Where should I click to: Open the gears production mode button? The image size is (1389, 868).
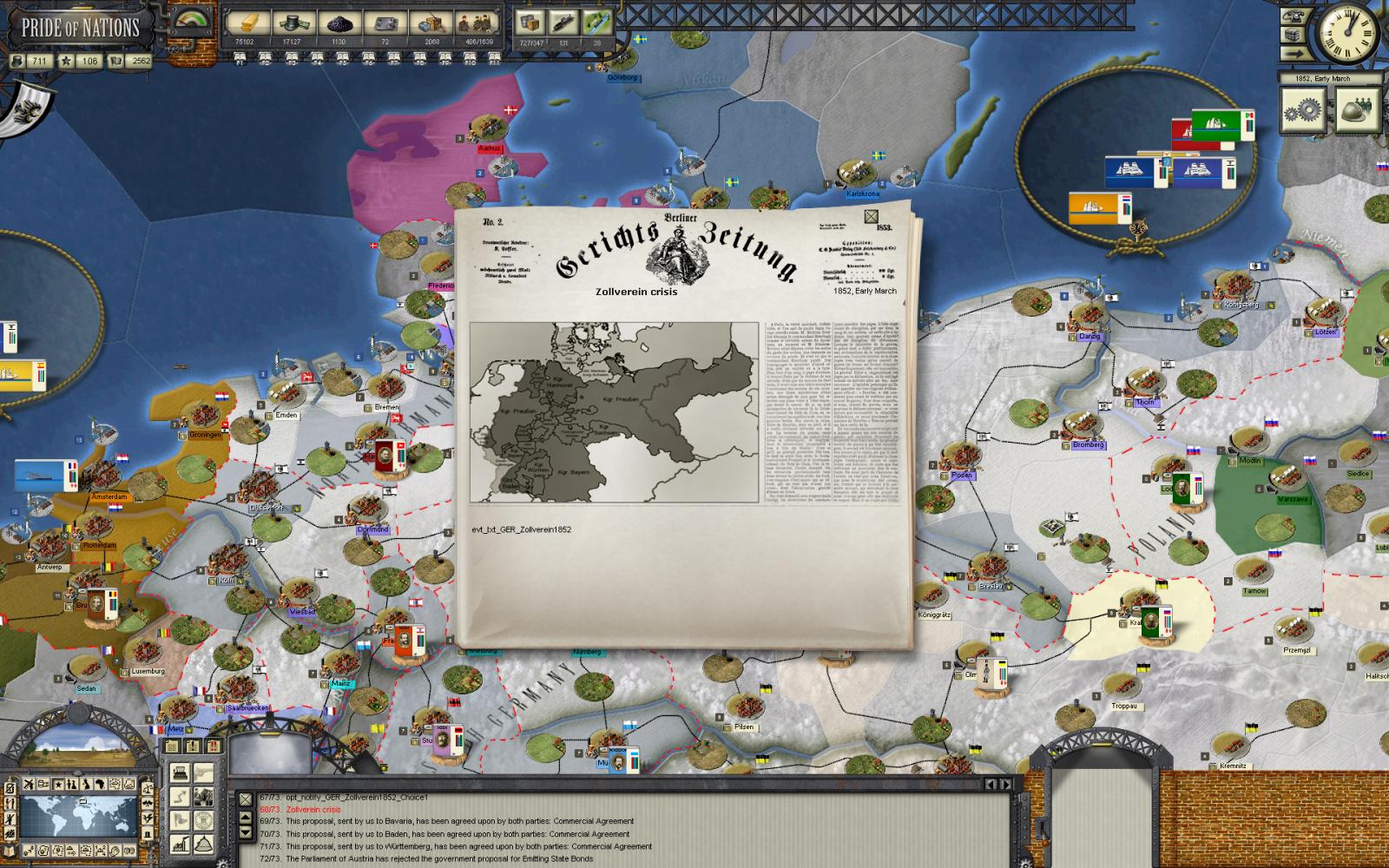1303,111
